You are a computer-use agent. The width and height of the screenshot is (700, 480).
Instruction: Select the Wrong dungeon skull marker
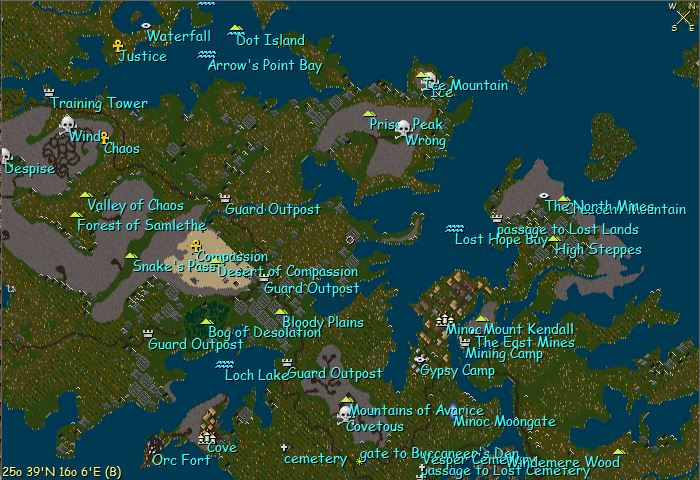[403, 128]
